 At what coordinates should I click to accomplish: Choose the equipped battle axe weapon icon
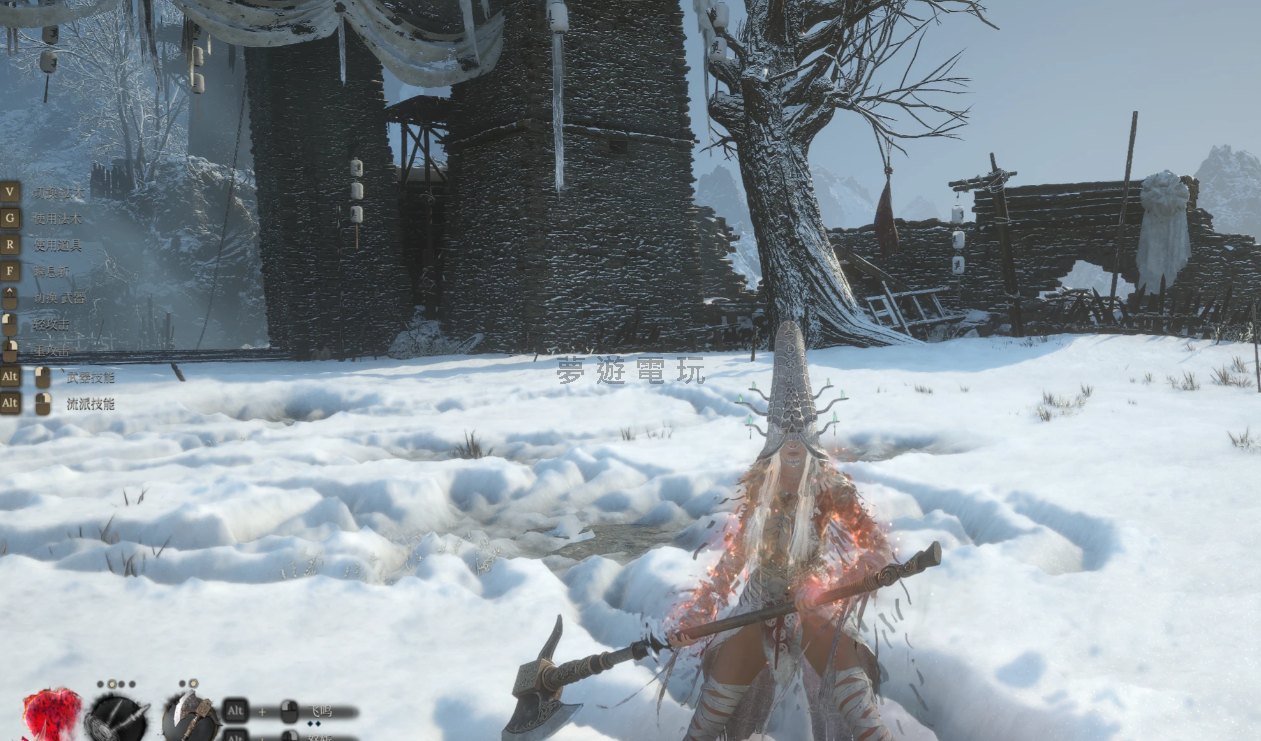(x=190, y=717)
